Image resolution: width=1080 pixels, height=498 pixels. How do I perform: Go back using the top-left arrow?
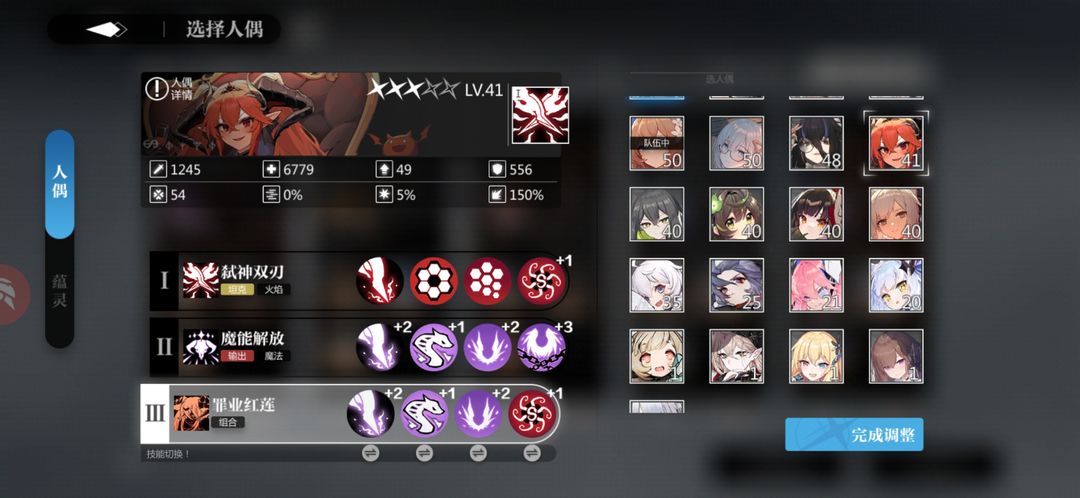pos(106,29)
